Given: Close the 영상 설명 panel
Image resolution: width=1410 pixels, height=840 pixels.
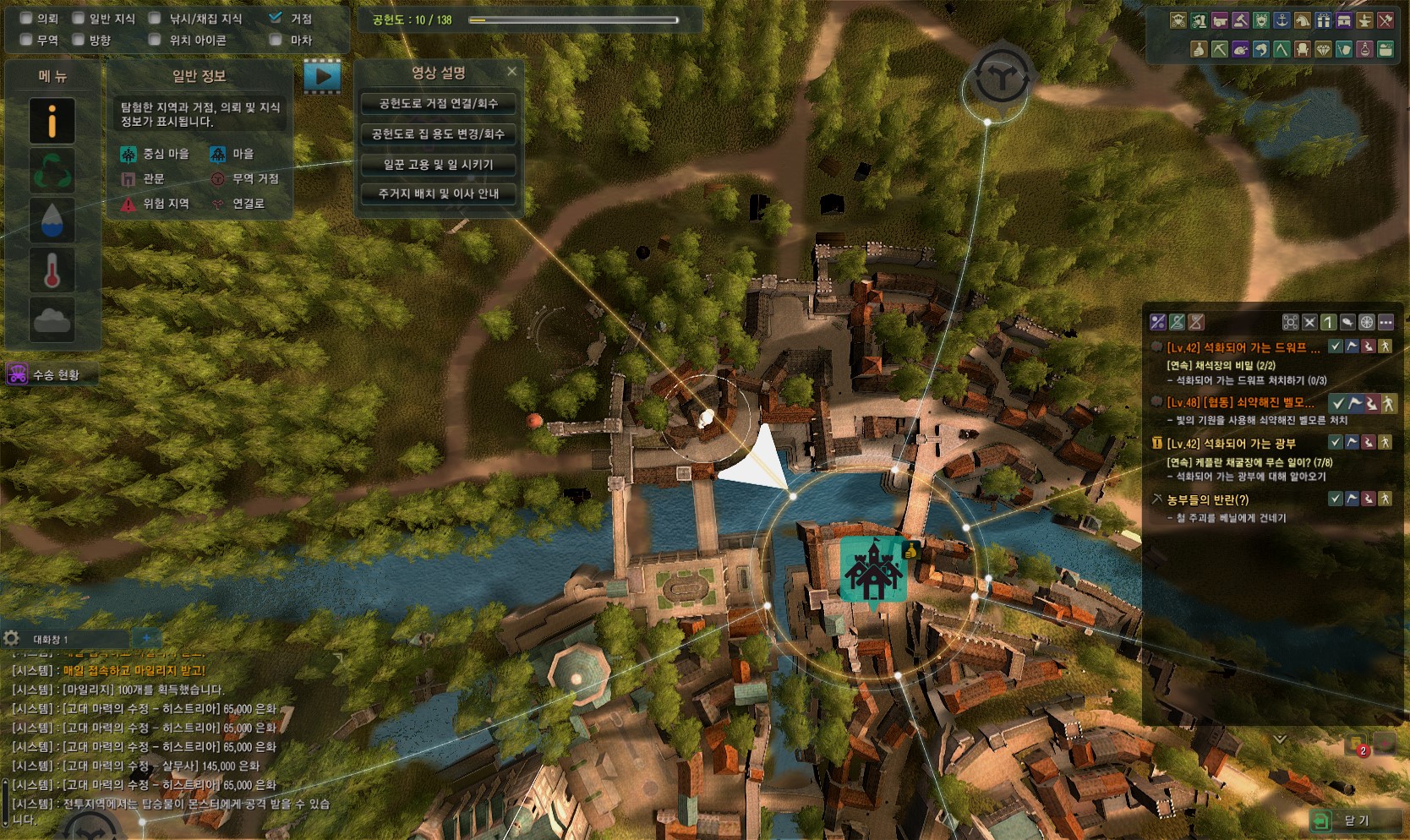Looking at the screenshot, I should click(x=511, y=72).
